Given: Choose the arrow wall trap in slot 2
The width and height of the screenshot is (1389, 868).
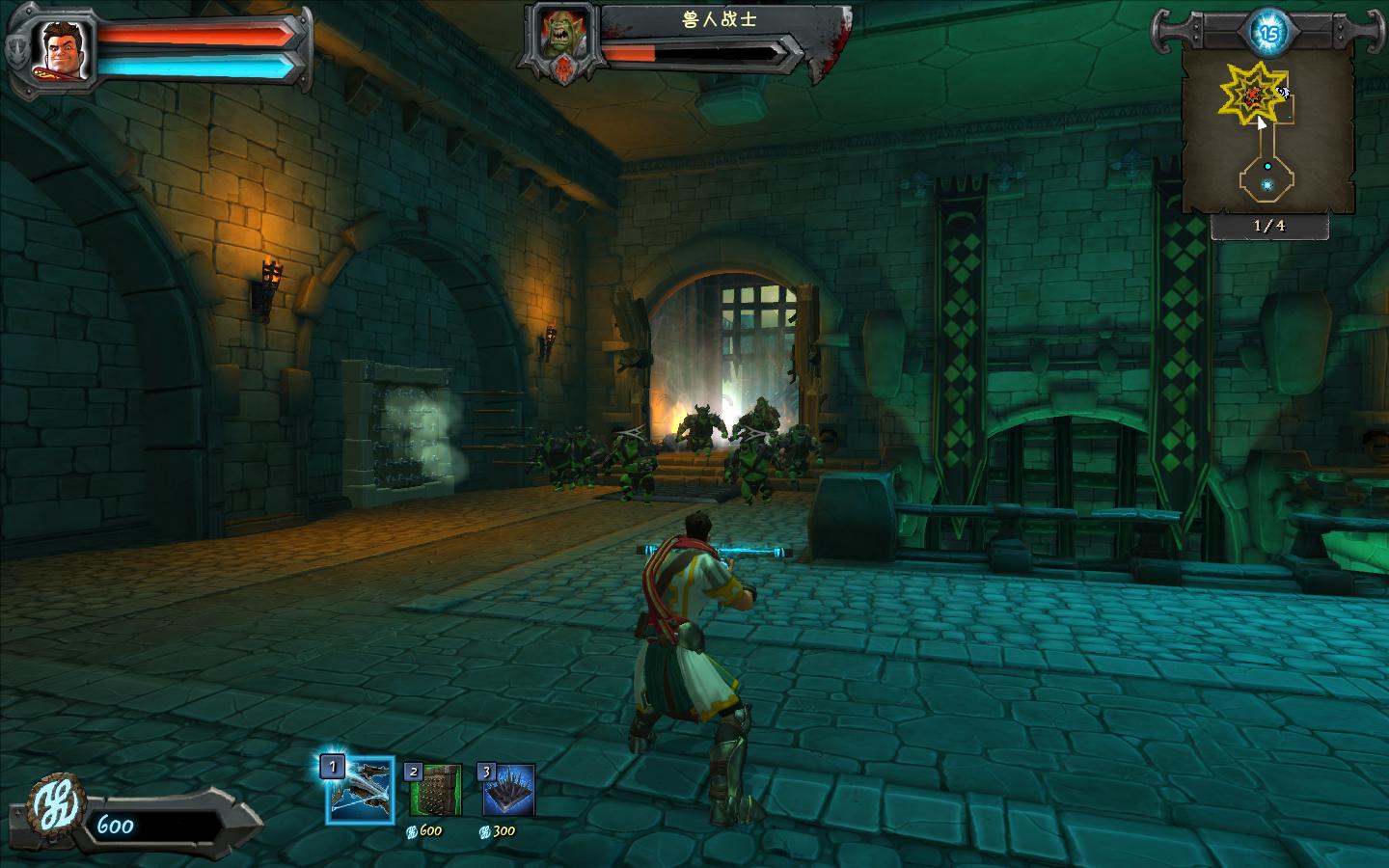Looking at the screenshot, I should 435,791.
